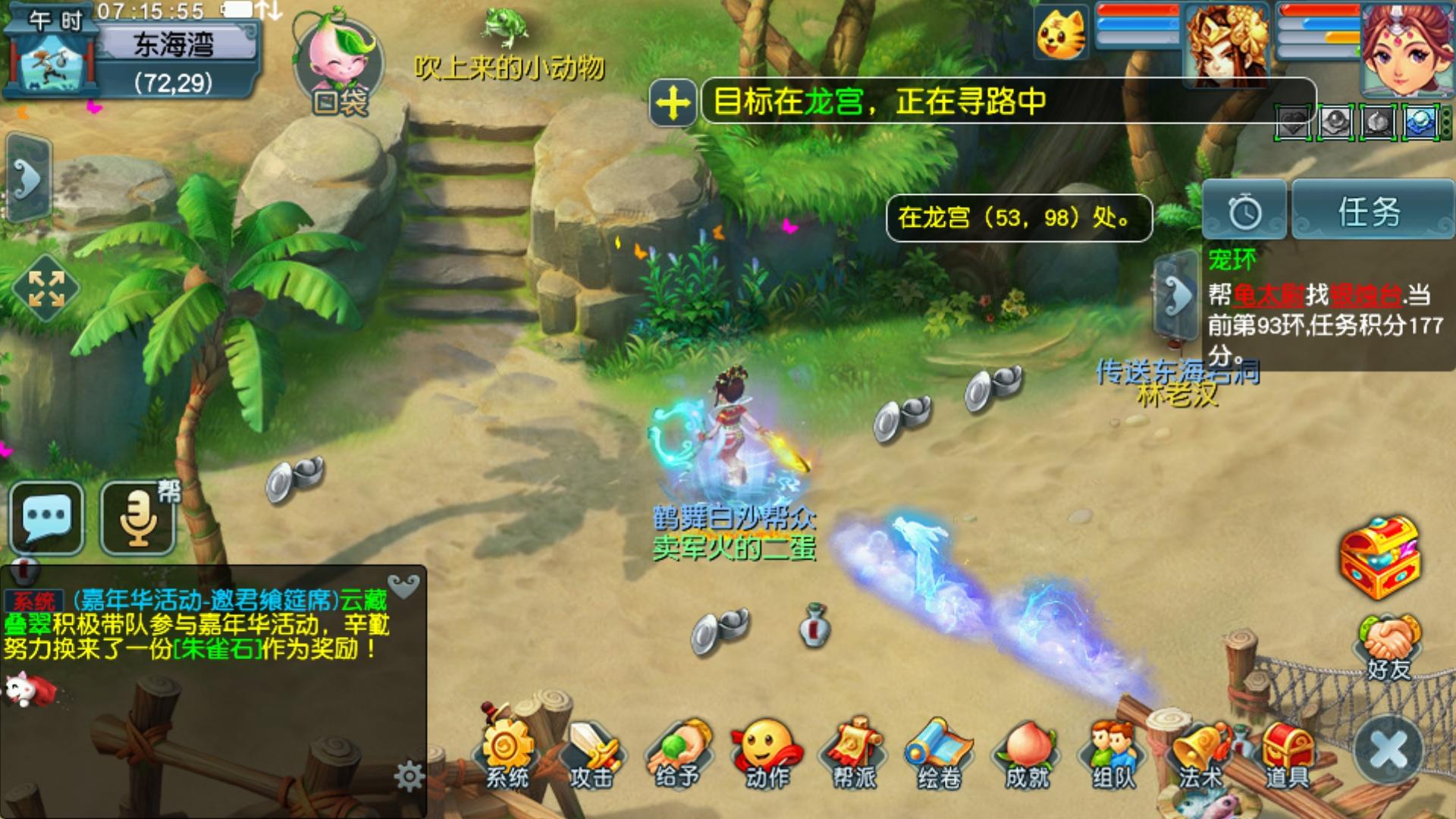Open the 动作 emotes menu

tap(766, 753)
